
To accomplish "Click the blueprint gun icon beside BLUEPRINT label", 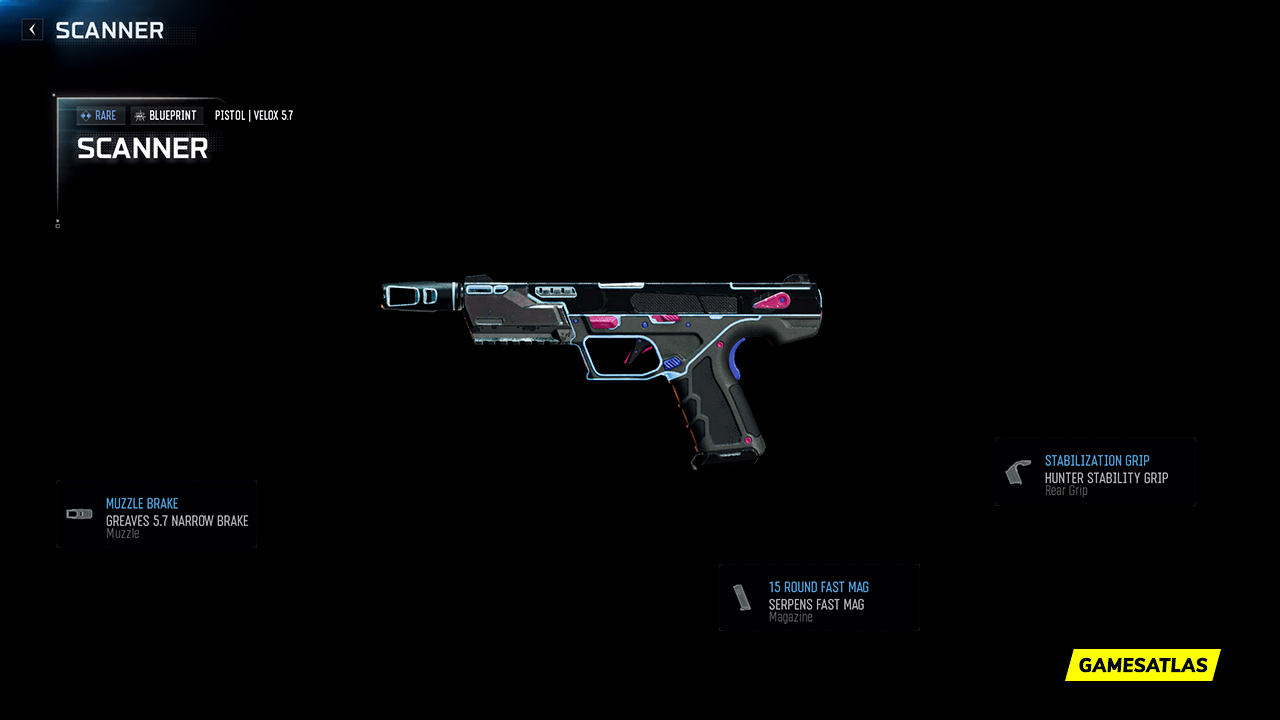I will tap(140, 115).
